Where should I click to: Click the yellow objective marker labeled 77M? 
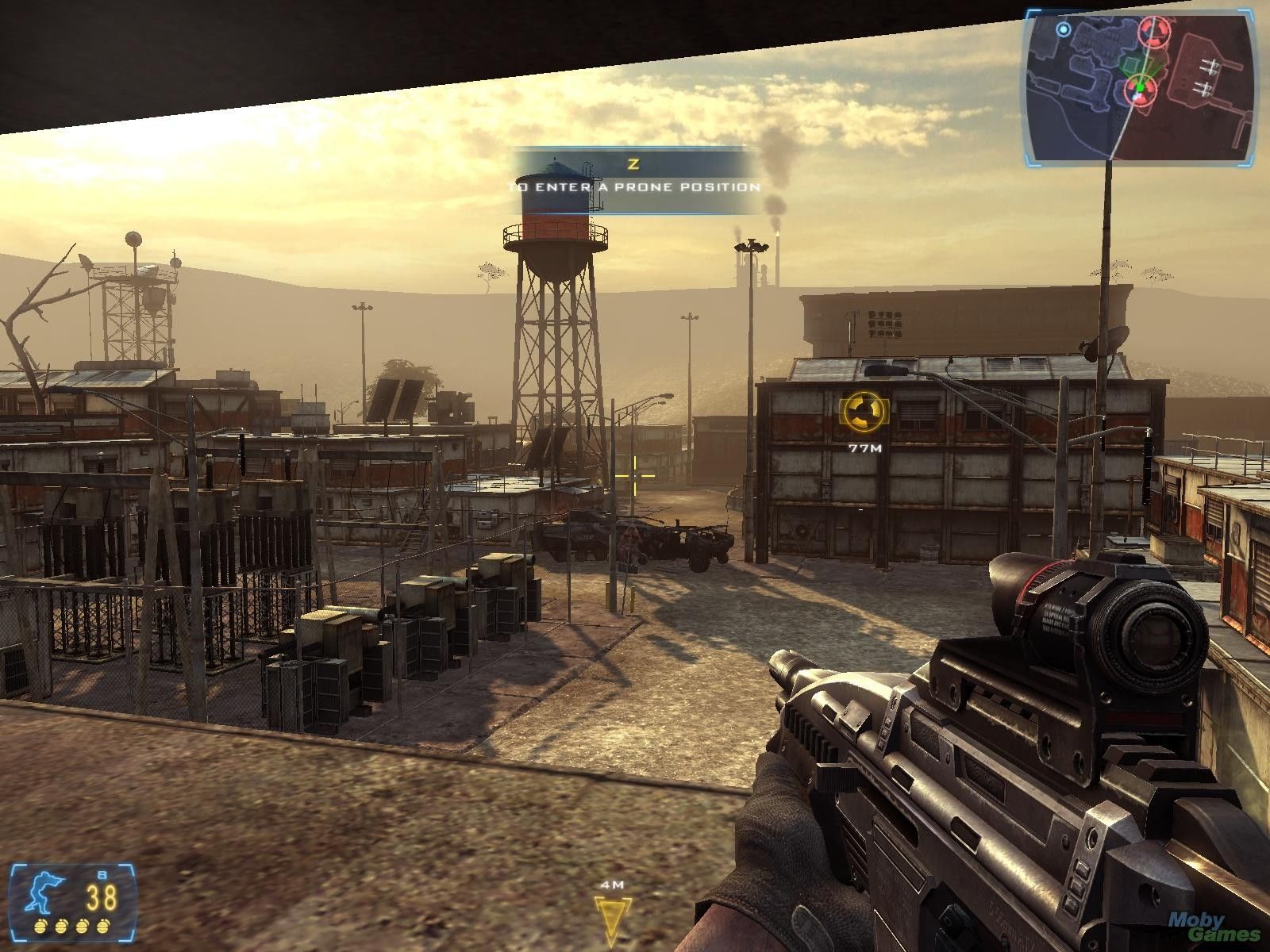point(864,412)
